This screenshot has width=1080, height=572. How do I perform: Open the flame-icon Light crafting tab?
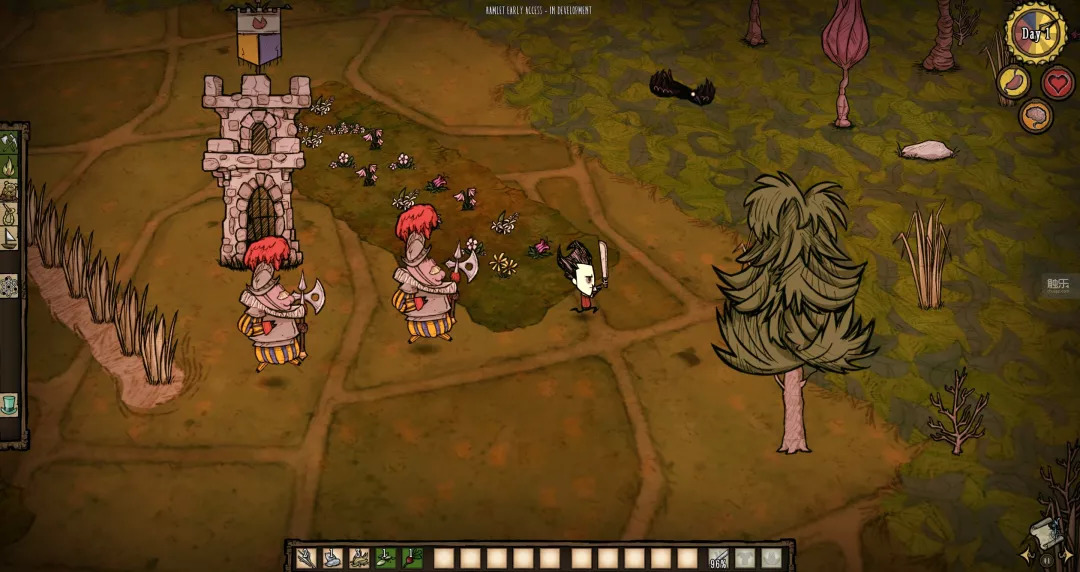10,166
